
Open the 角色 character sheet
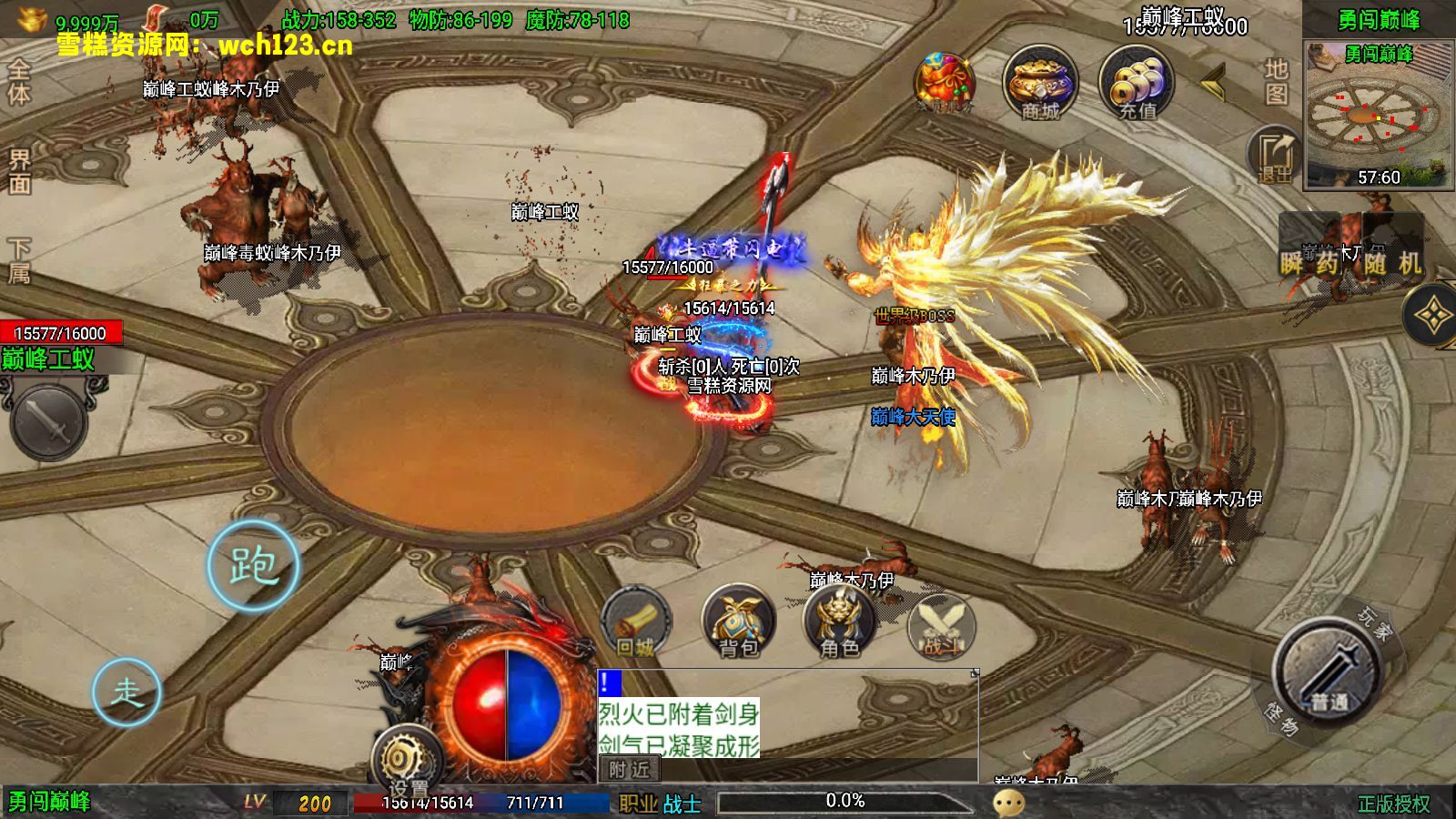click(x=839, y=623)
